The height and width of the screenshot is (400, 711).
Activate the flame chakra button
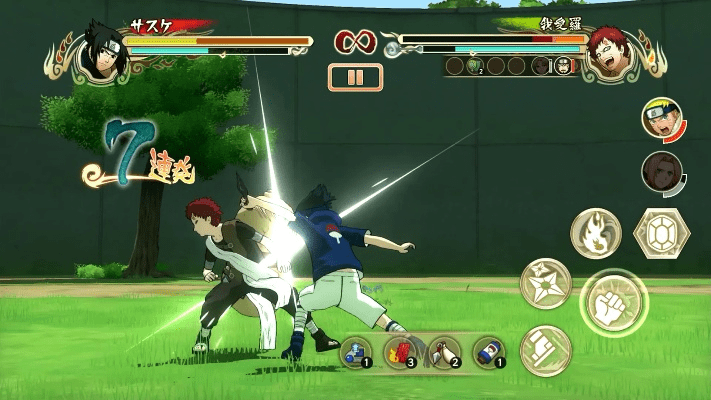point(595,233)
